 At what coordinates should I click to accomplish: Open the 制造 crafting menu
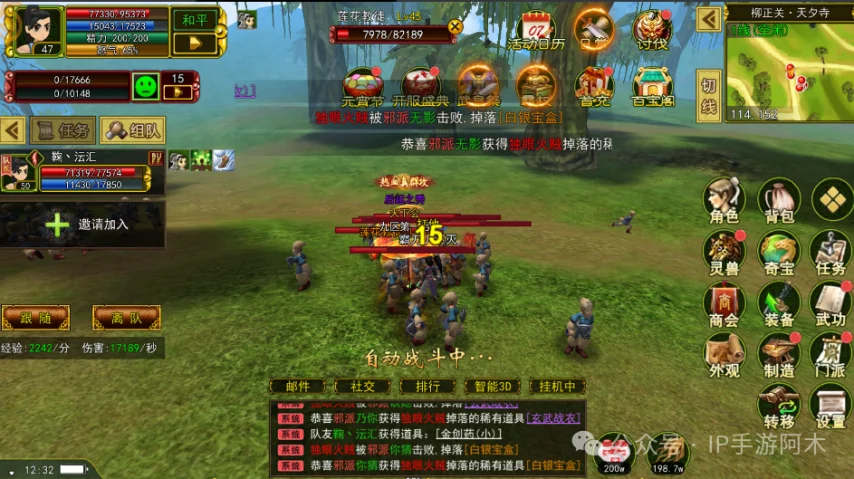point(778,357)
